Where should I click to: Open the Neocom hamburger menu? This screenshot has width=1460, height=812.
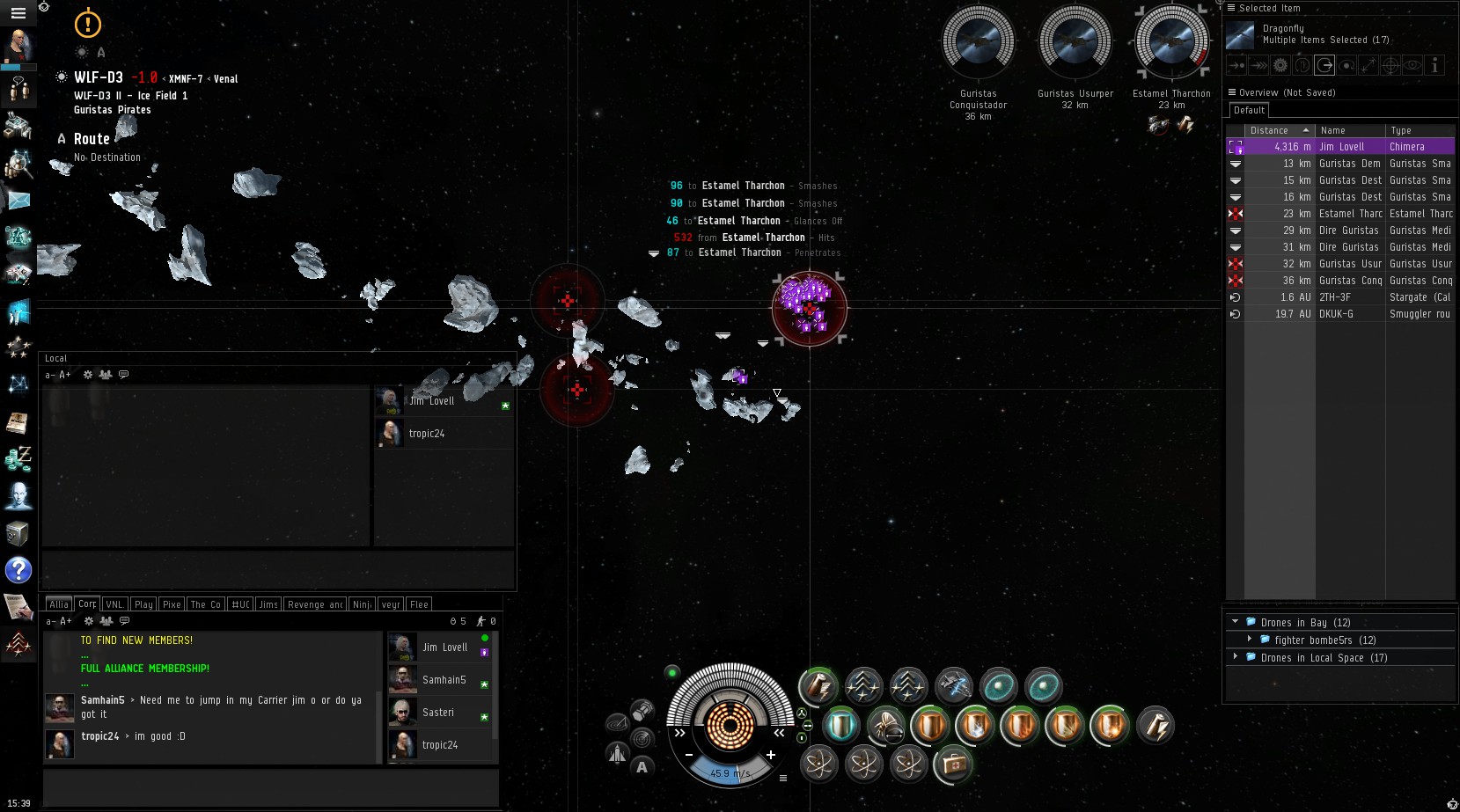click(18, 13)
